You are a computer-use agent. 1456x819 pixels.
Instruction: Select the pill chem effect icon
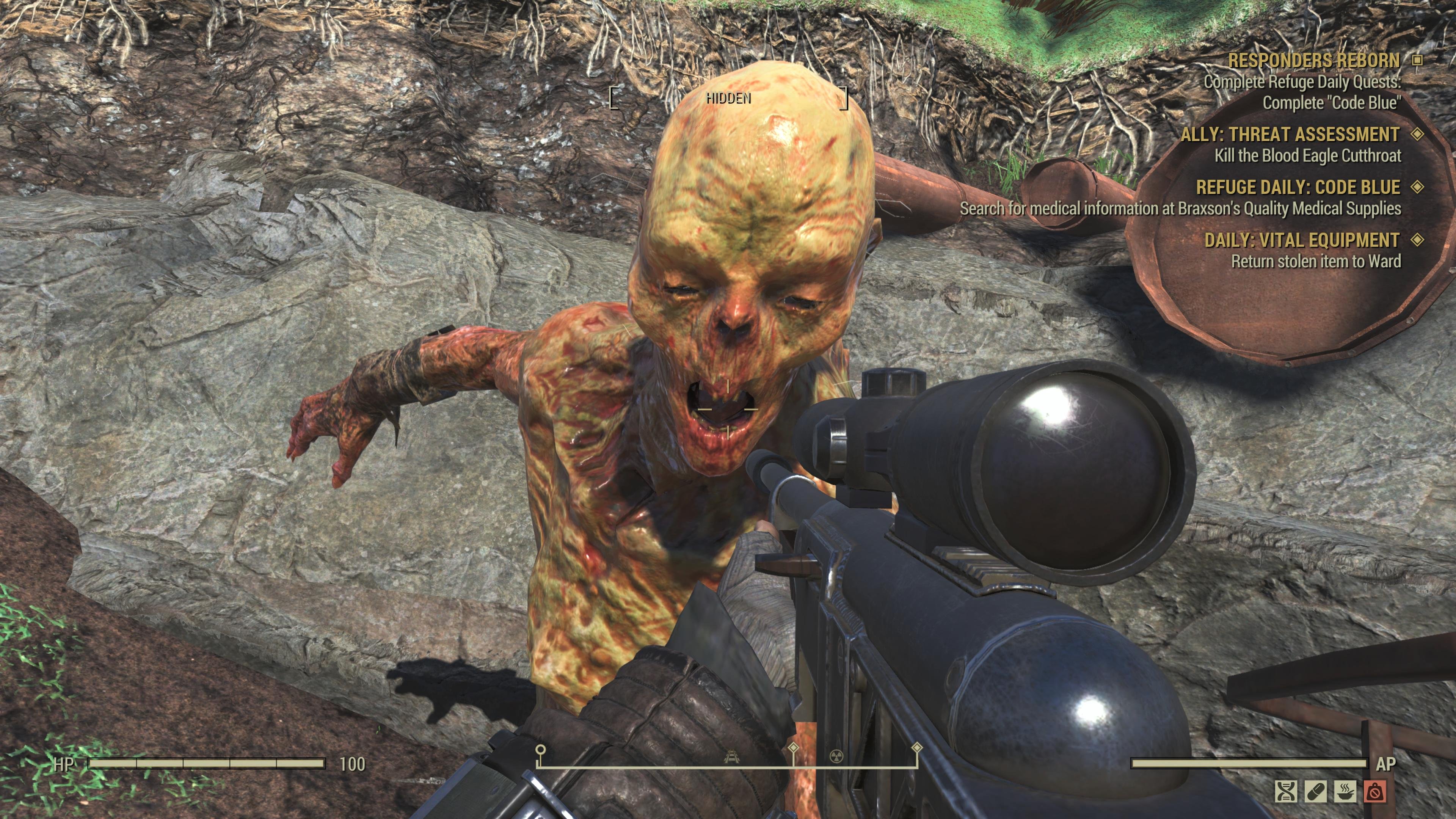click(1315, 791)
